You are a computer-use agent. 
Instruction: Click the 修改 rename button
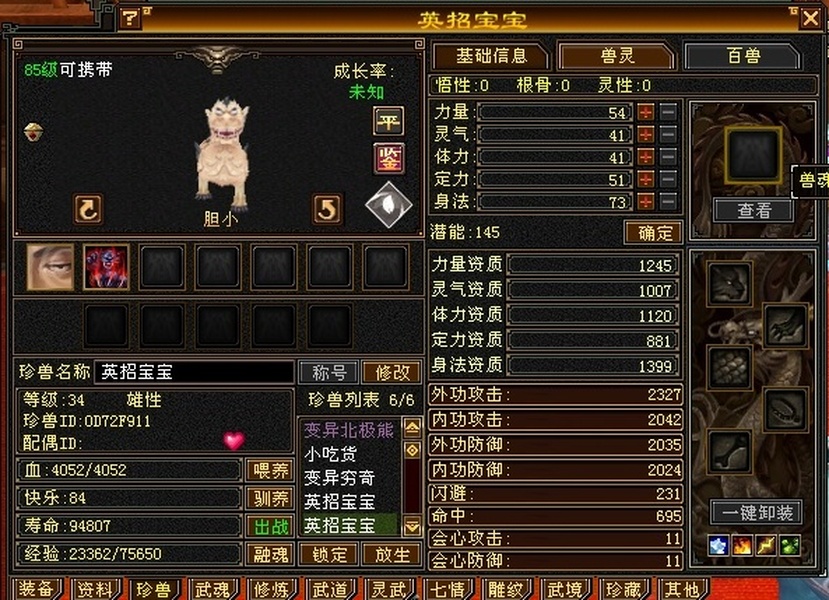coord(392,372)
